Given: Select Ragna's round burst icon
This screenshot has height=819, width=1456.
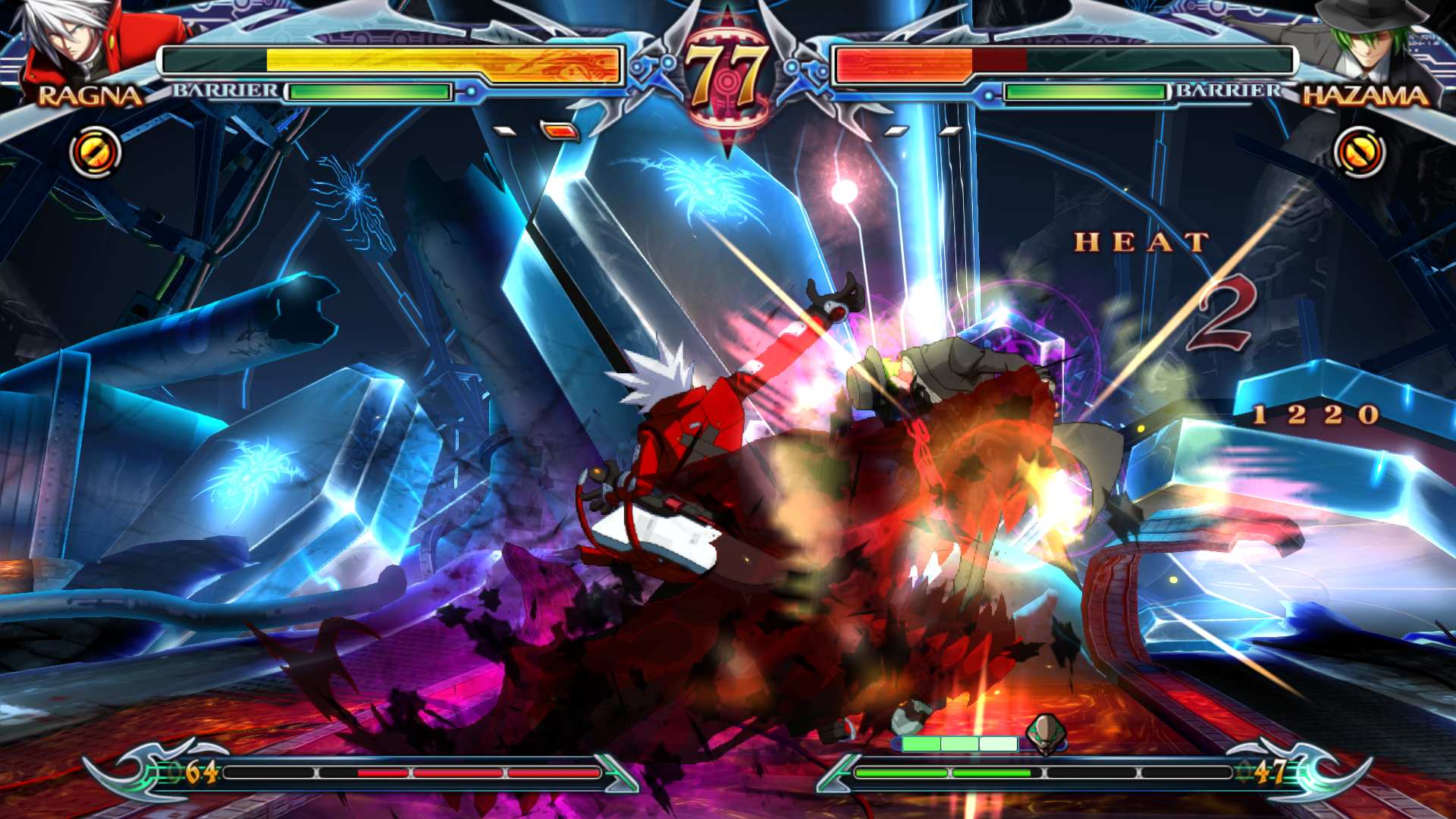Looking at the screenshot, I should (96, 152).
